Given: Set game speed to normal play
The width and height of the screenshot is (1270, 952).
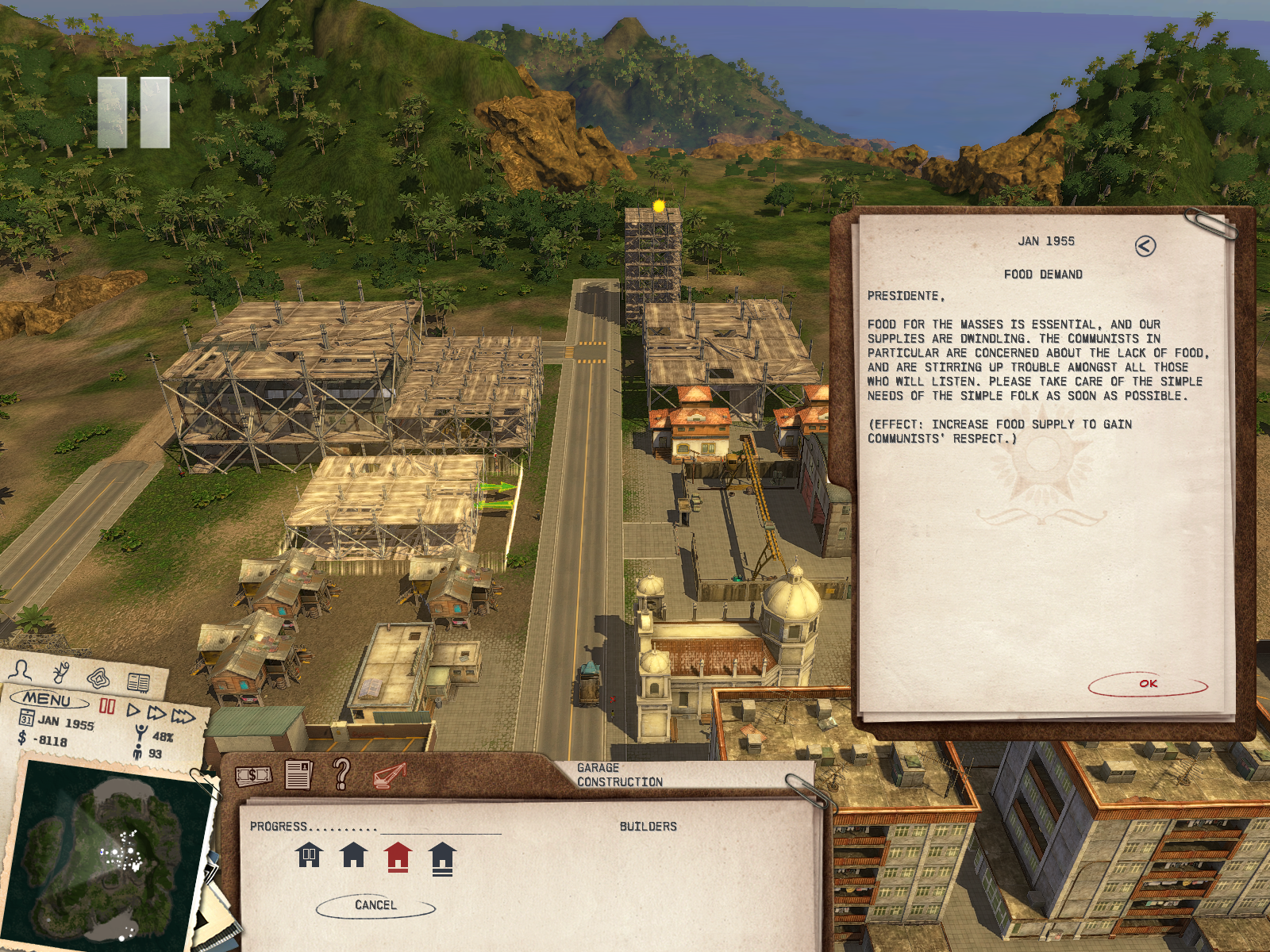Looking at the screenshot, I should click(133, 710).
